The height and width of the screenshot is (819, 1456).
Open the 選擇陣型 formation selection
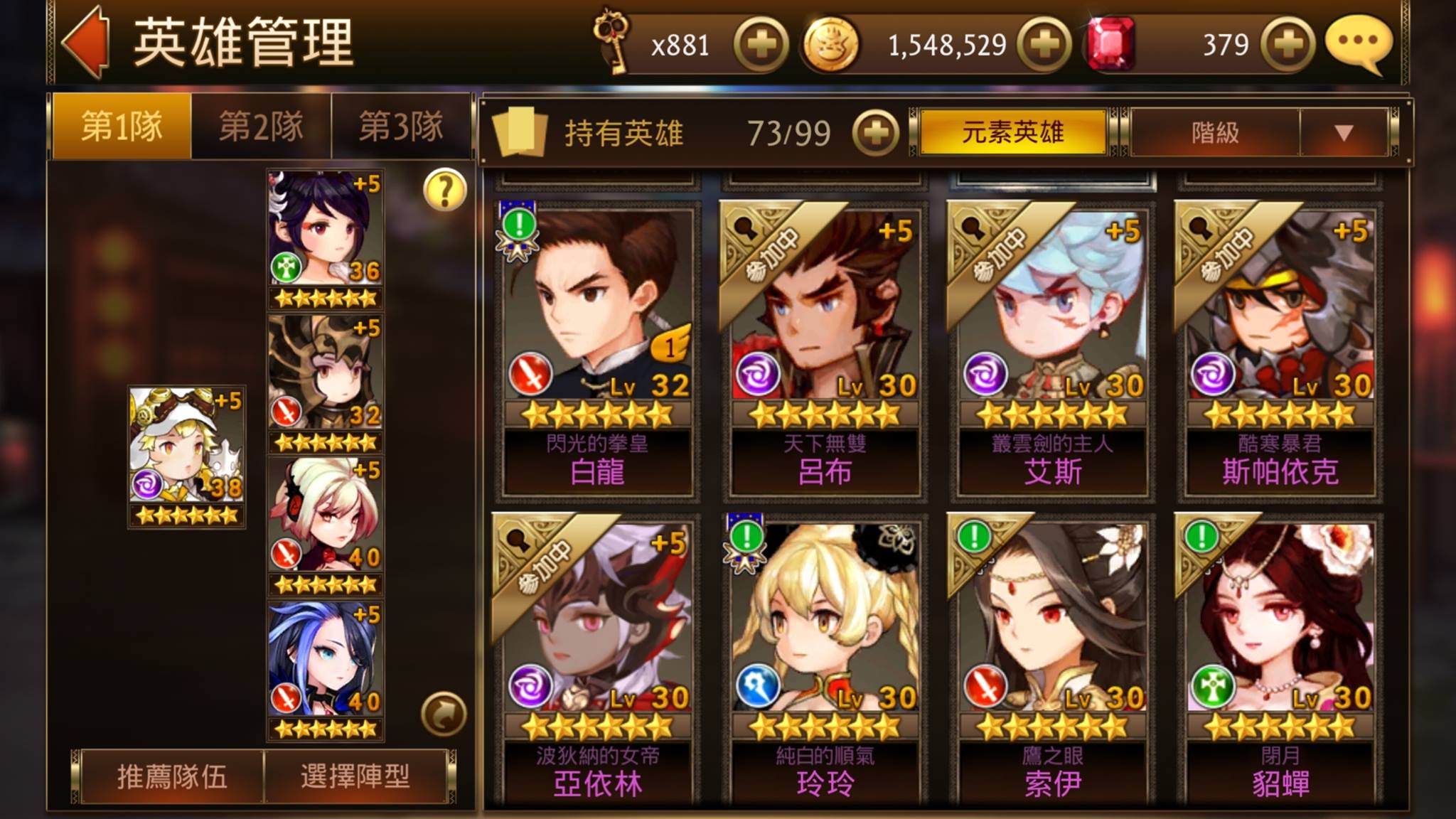tap(355, 776)
